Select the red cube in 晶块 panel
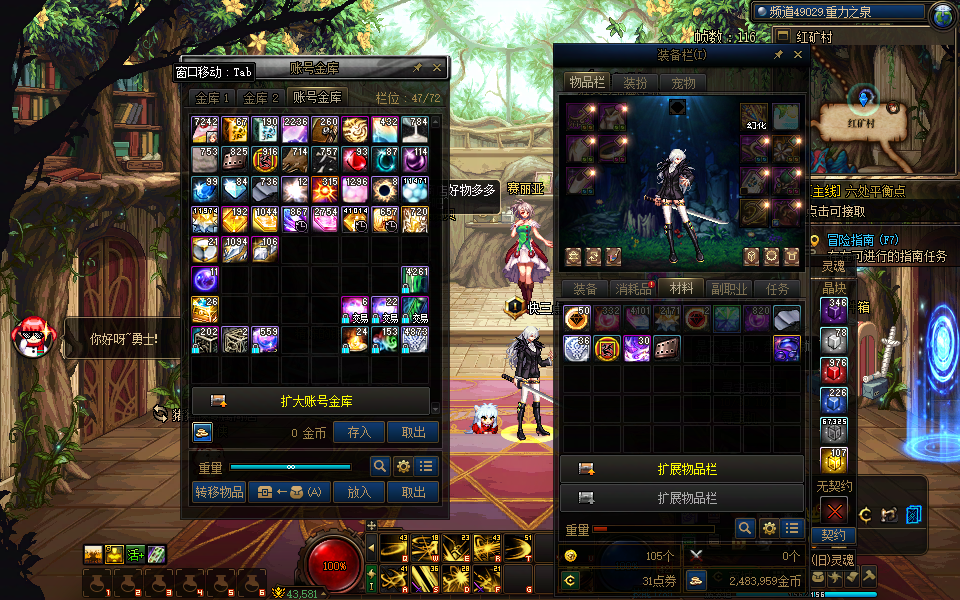This screenshot has height=600, width=960. click(834, 369)
